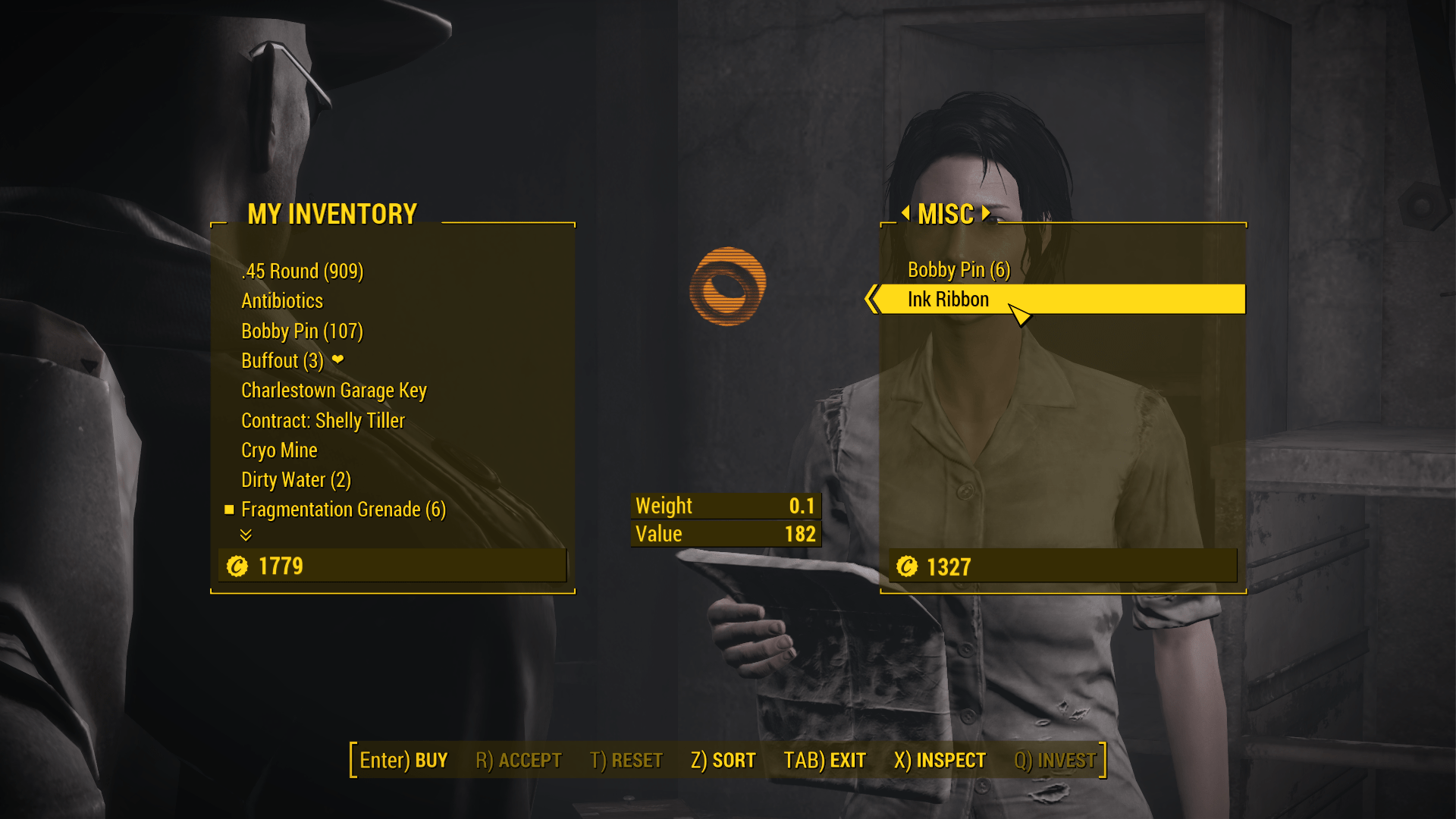Switch to next vendor category arrow
The image size is (1456, 819).
pyautogui.click(x=986, y=213)
